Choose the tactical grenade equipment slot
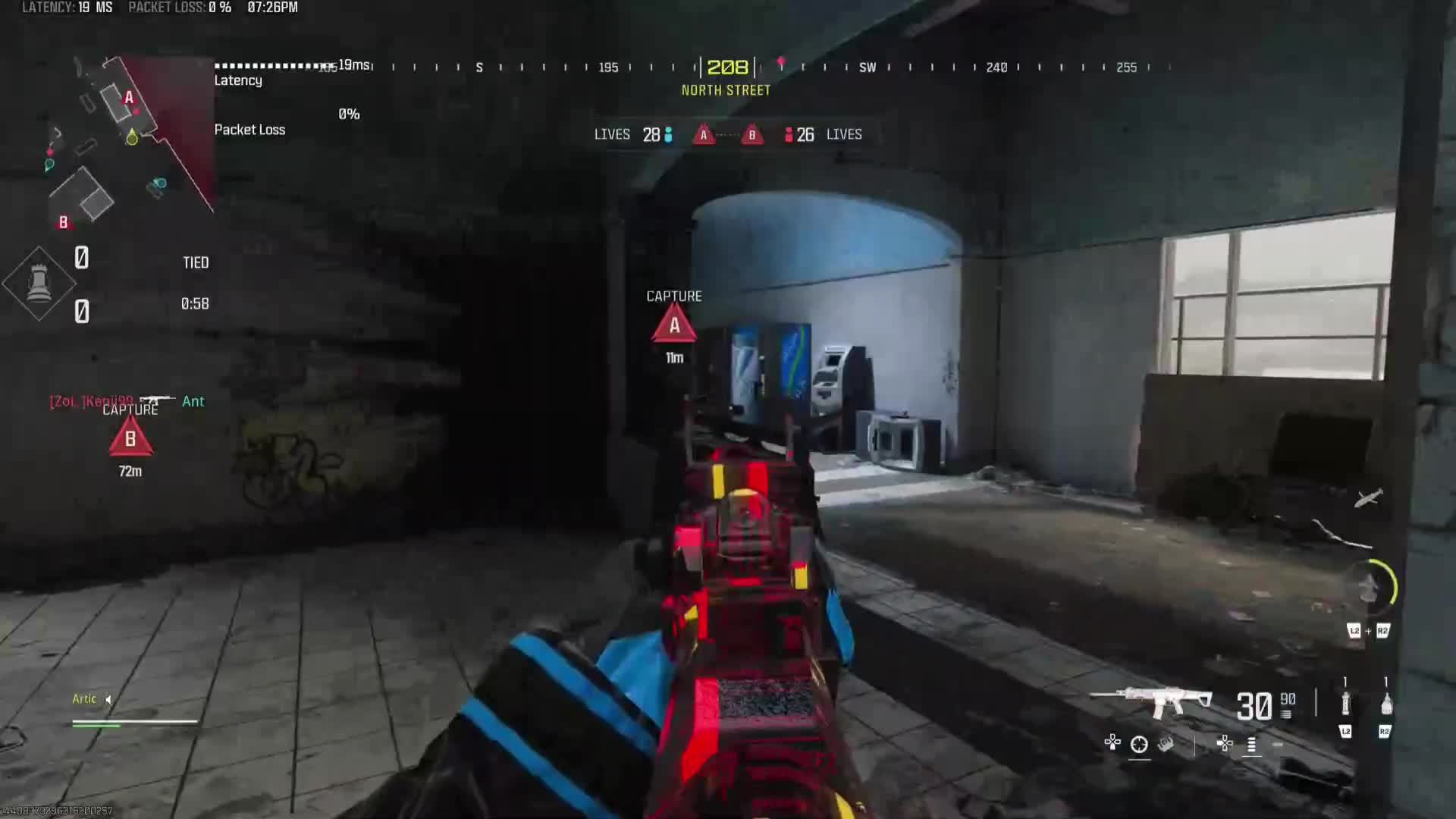Screen dimensions: 1456x819 coord(1345,704)
